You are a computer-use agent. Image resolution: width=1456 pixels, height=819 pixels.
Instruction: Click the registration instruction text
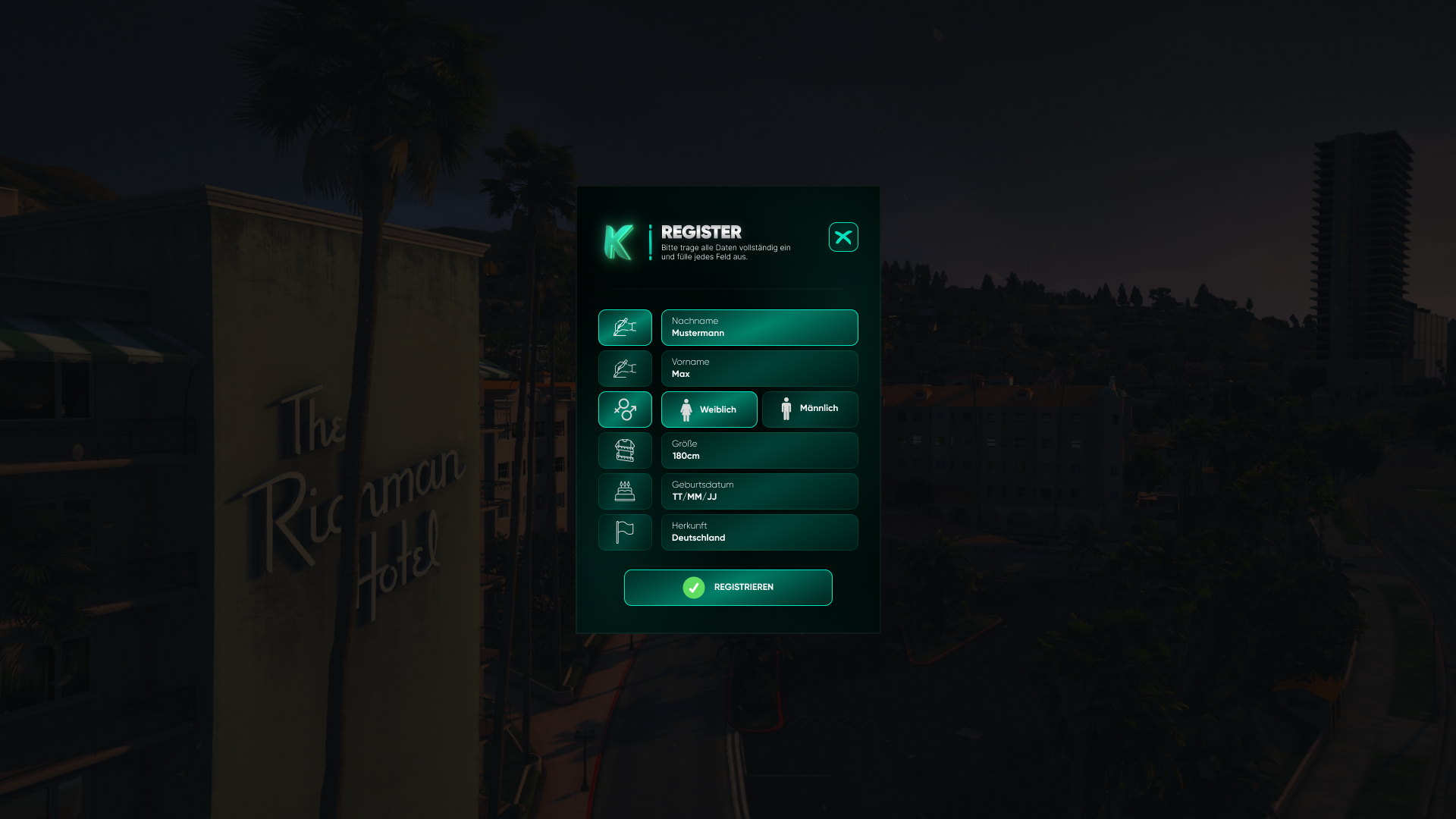tap(724, 252)
